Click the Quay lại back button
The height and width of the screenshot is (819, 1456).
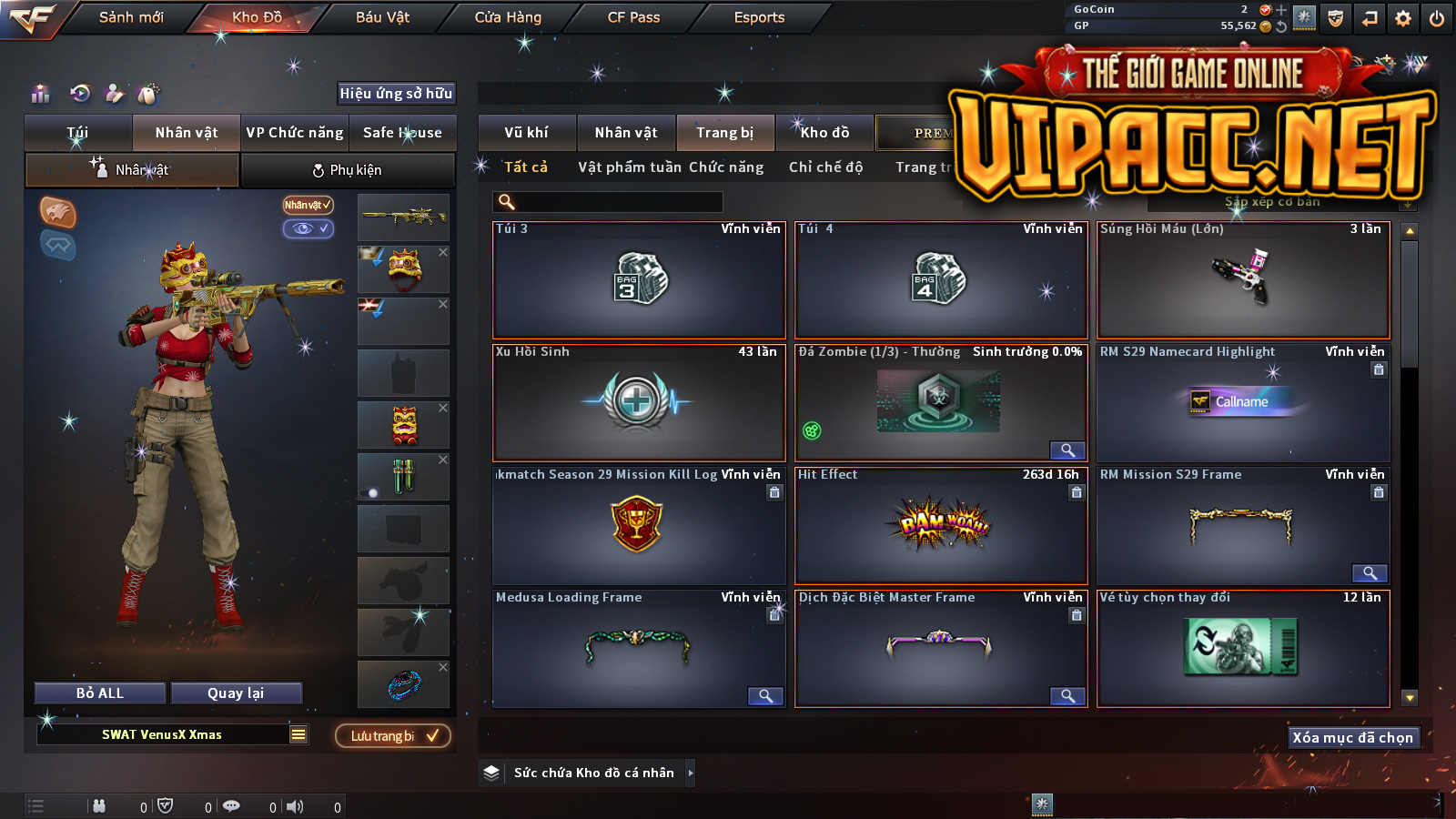click(x=236, y=693)
